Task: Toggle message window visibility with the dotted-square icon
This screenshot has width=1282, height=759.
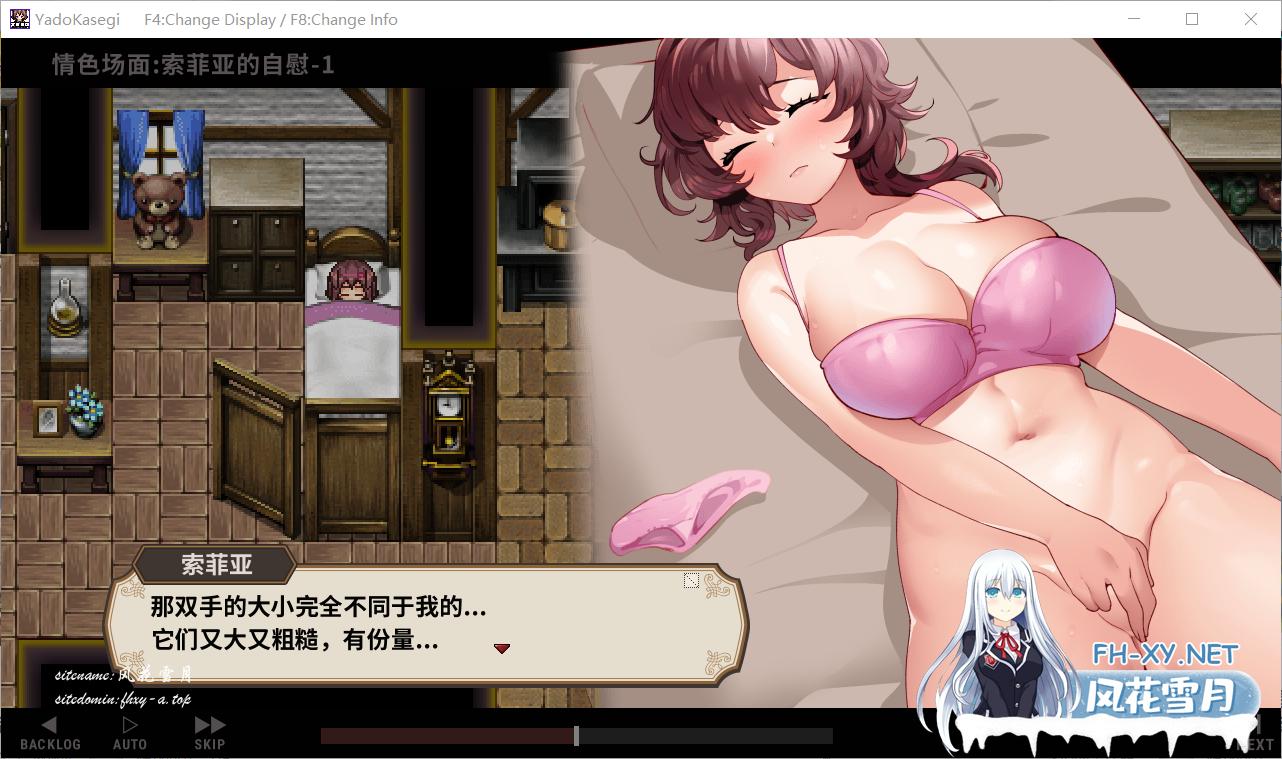Action: click(x=691, y=579)
